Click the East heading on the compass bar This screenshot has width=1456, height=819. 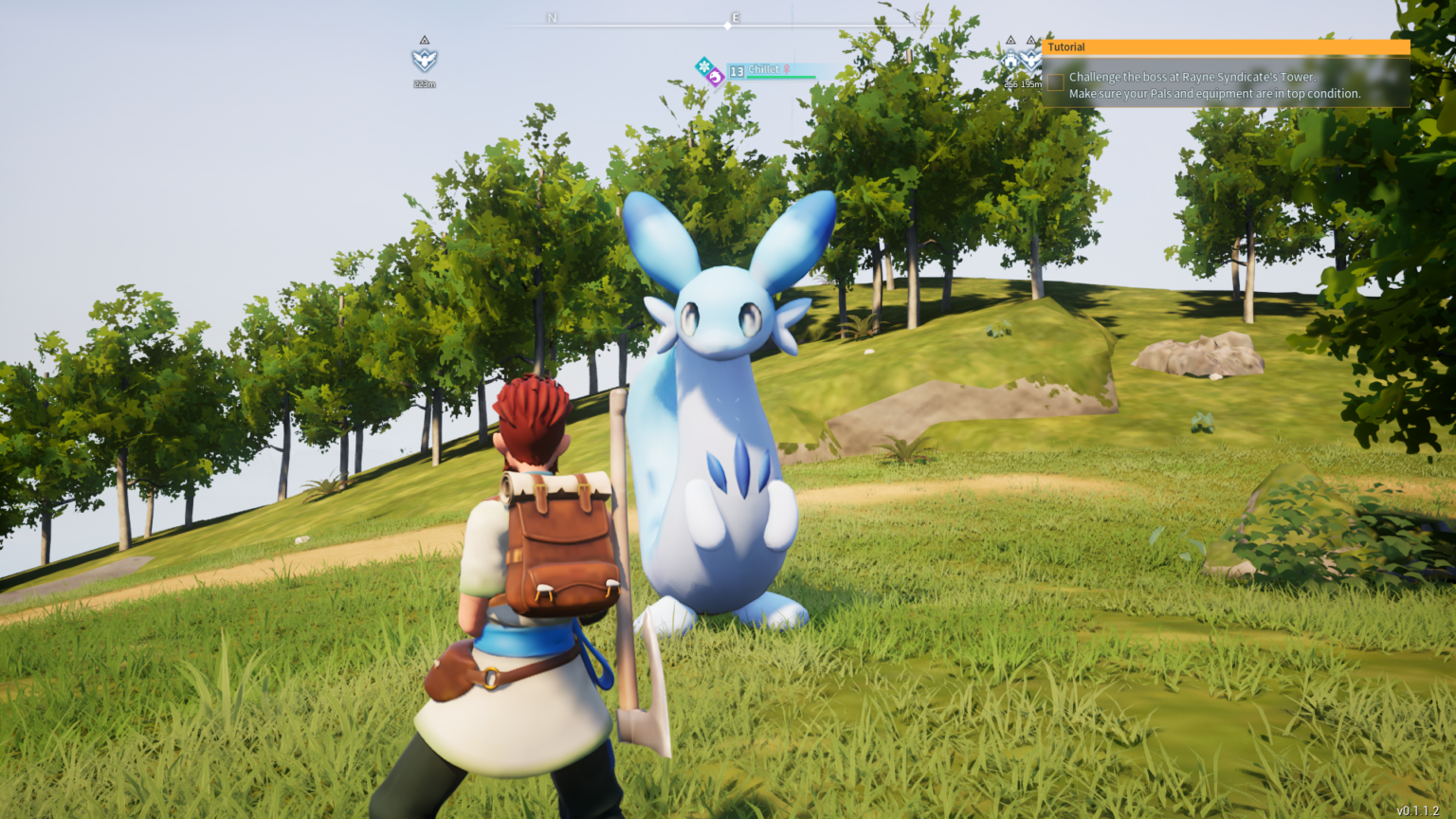(735, 18)
